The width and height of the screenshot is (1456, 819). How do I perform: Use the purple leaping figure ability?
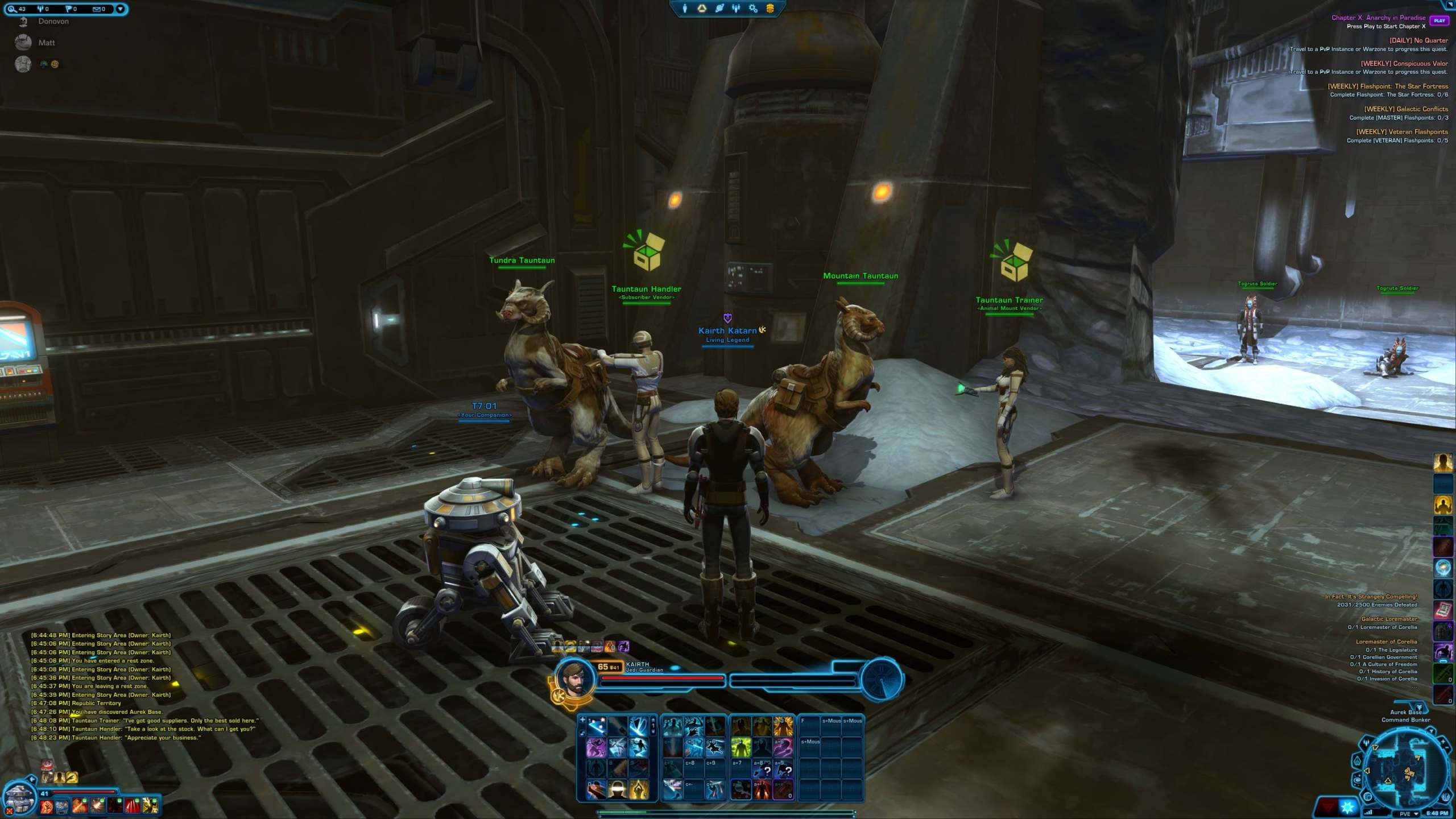coord(595,747)
